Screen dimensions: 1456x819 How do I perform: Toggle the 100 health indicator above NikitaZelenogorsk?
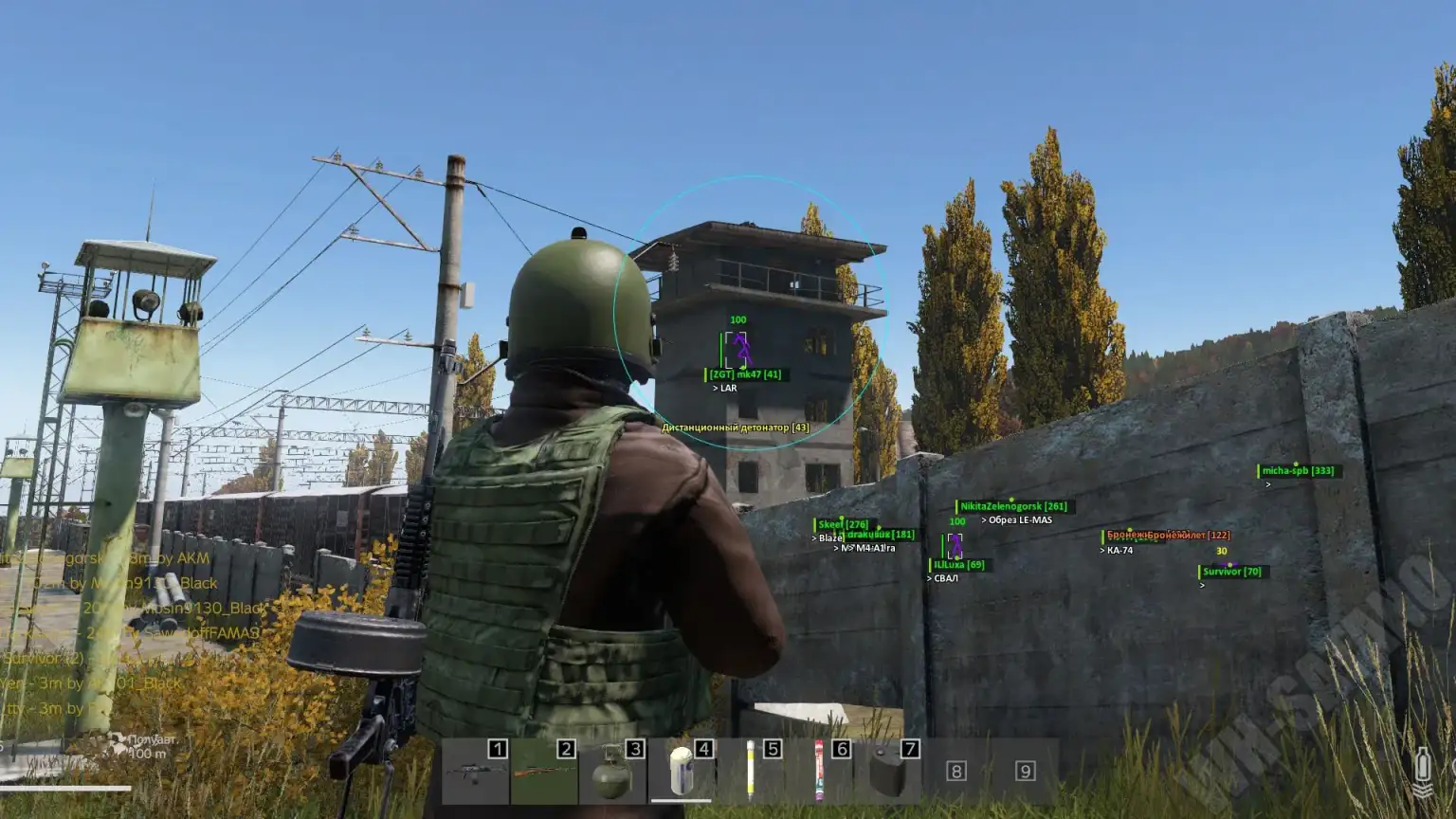coord(956,519)
